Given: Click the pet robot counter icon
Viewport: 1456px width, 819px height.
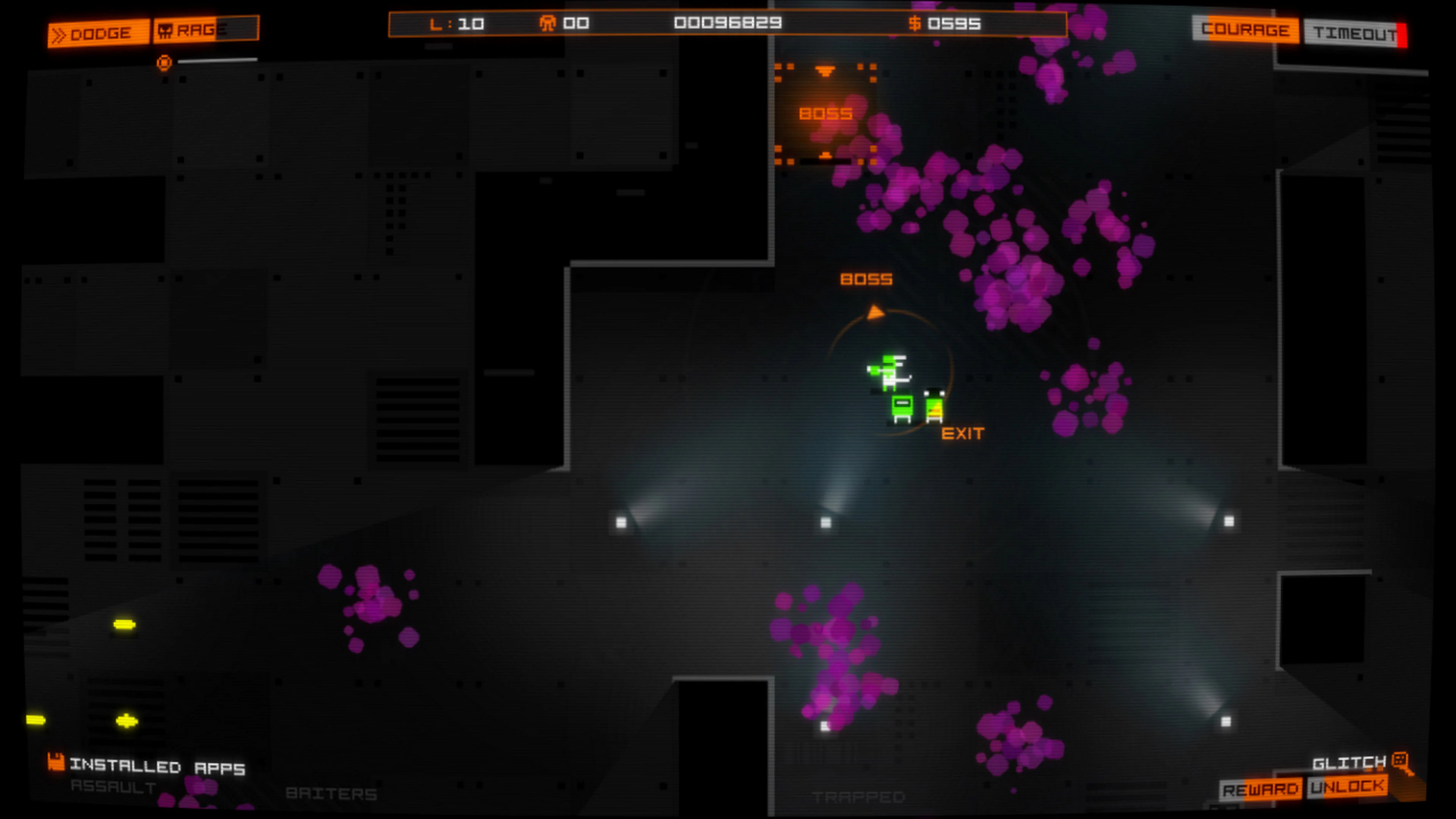Looking at the screenshot, I should pos(548,23).
